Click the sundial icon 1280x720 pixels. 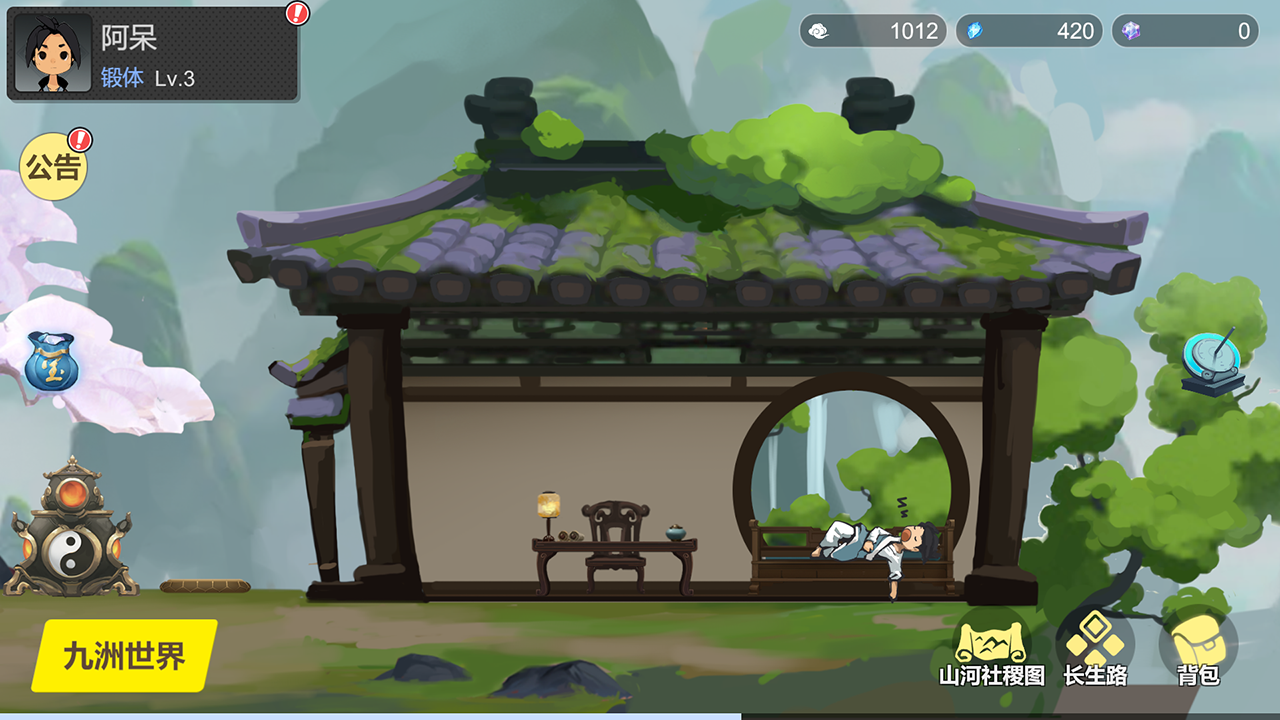click(1212, 361)
